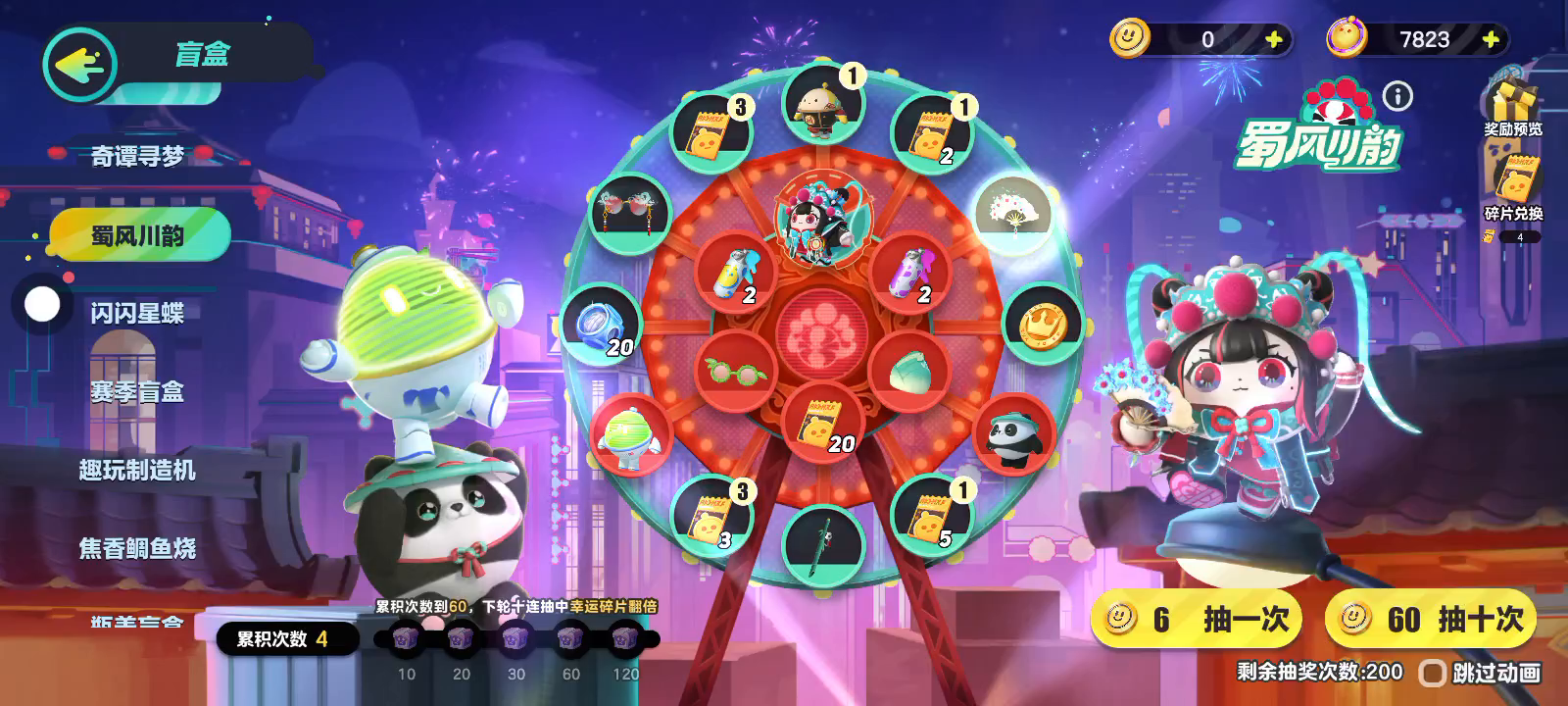Draw once with the 抽一次 button
Image resolution: width=1568 pixels, height=706 pixels.
[1197, 619]
